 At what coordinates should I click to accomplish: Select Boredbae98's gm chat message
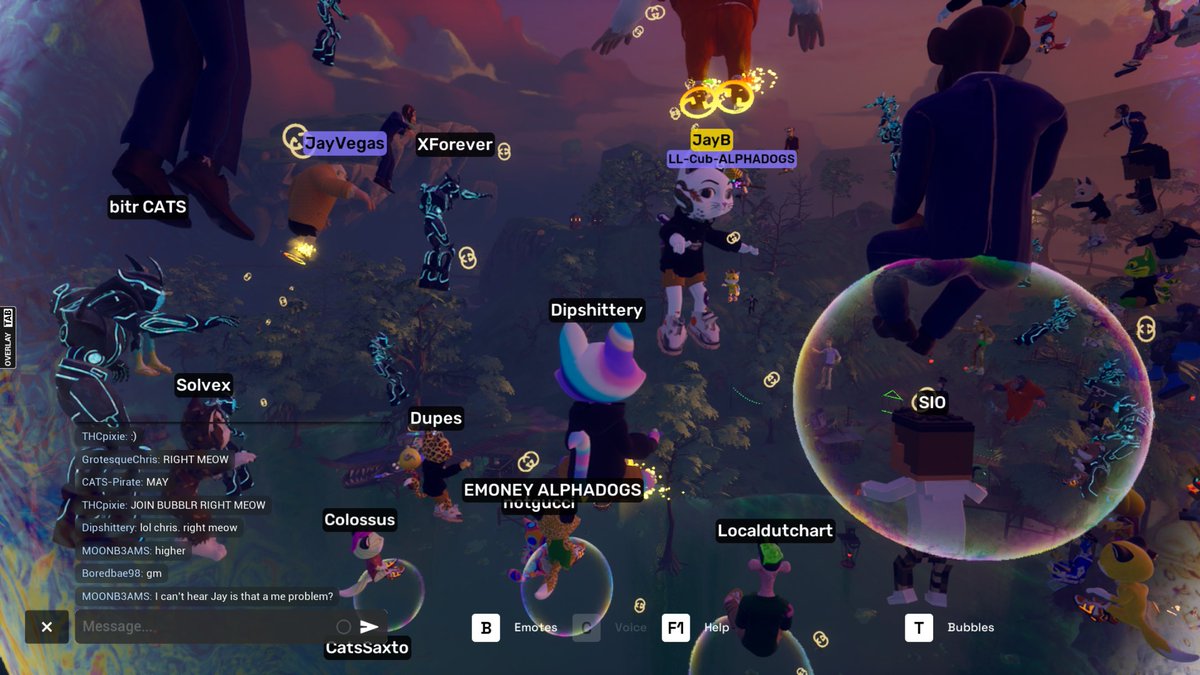coord(121,573)
